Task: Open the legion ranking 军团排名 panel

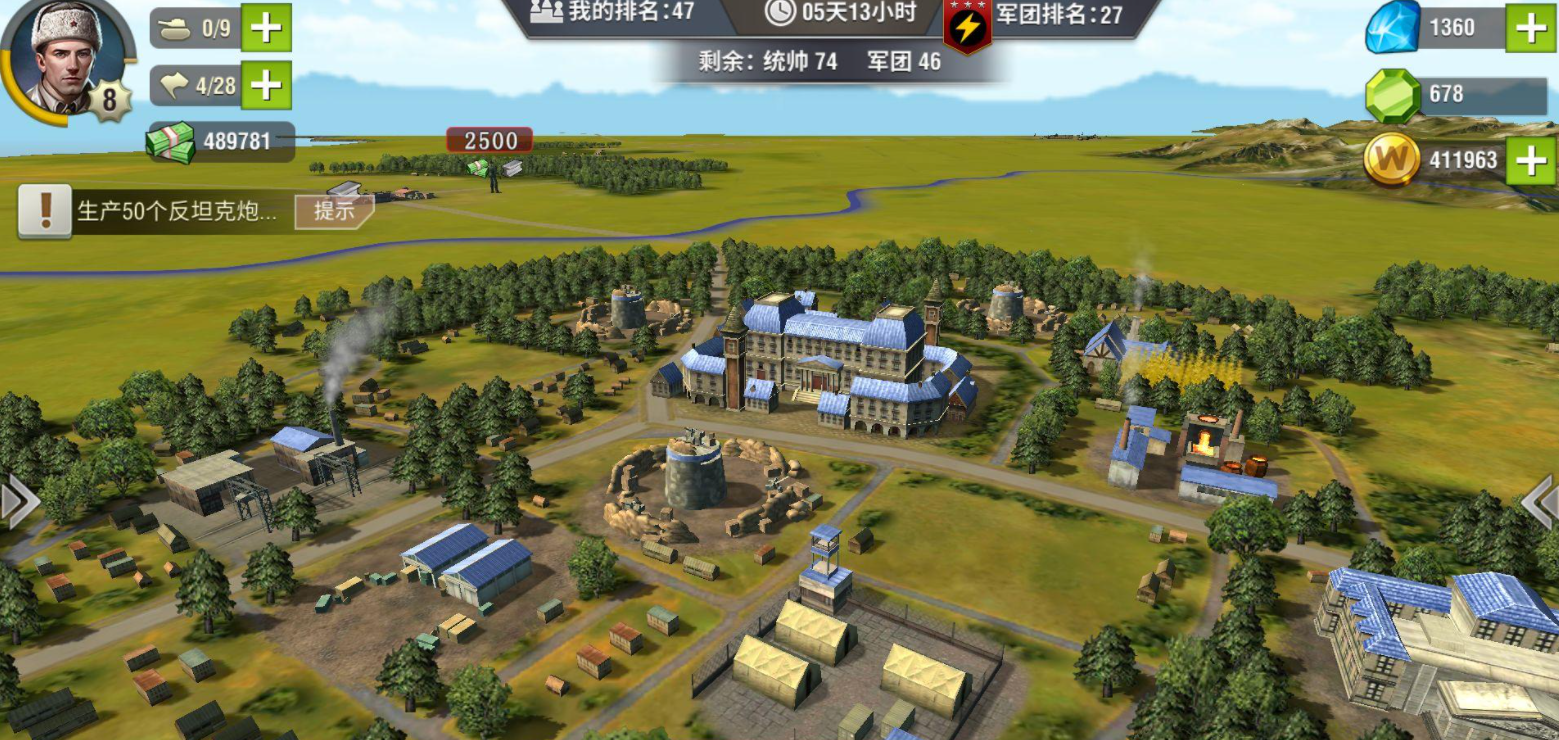Action: pos(1058,14)
